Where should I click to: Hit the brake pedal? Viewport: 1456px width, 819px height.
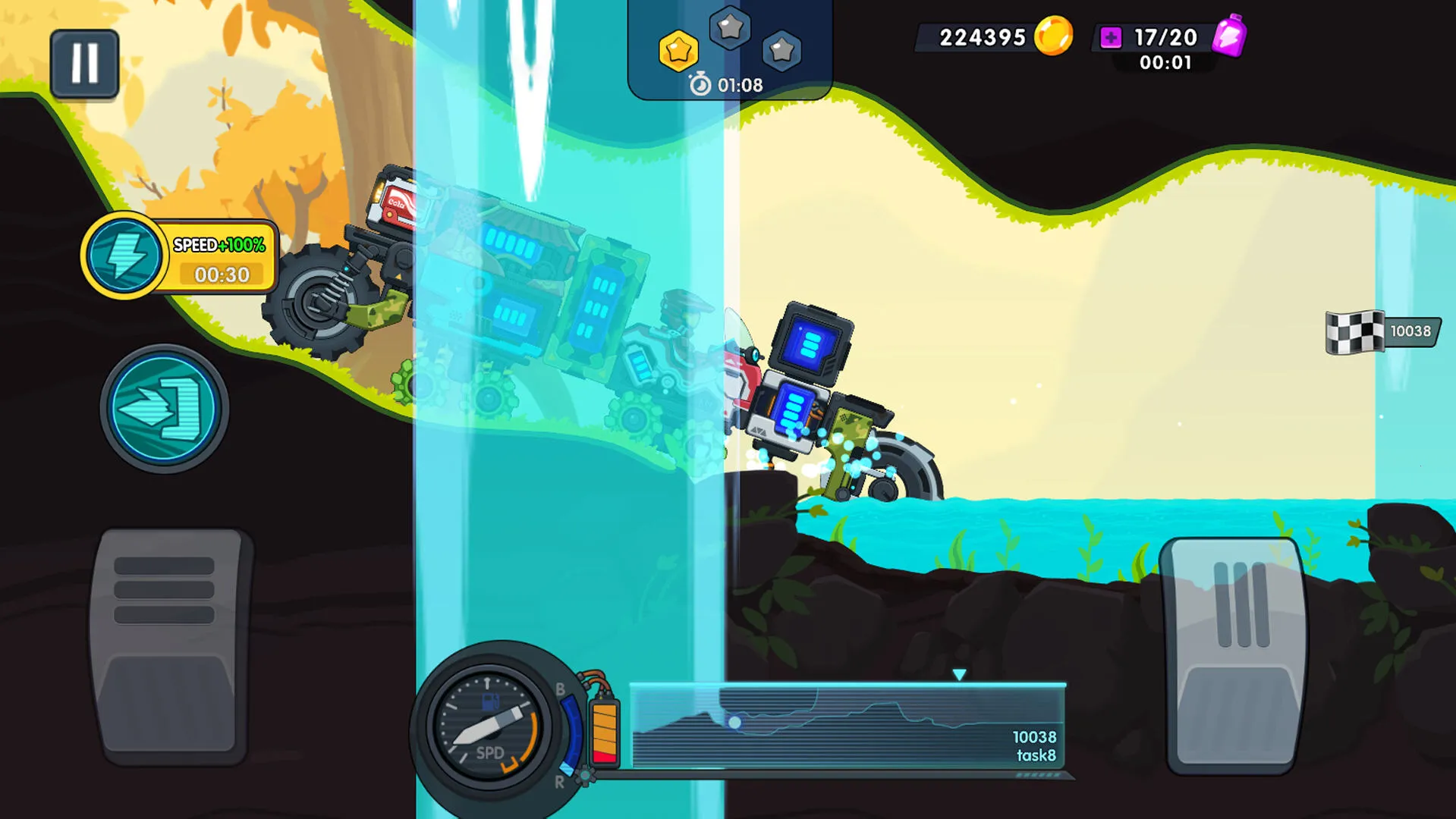[x=170, y=646]
